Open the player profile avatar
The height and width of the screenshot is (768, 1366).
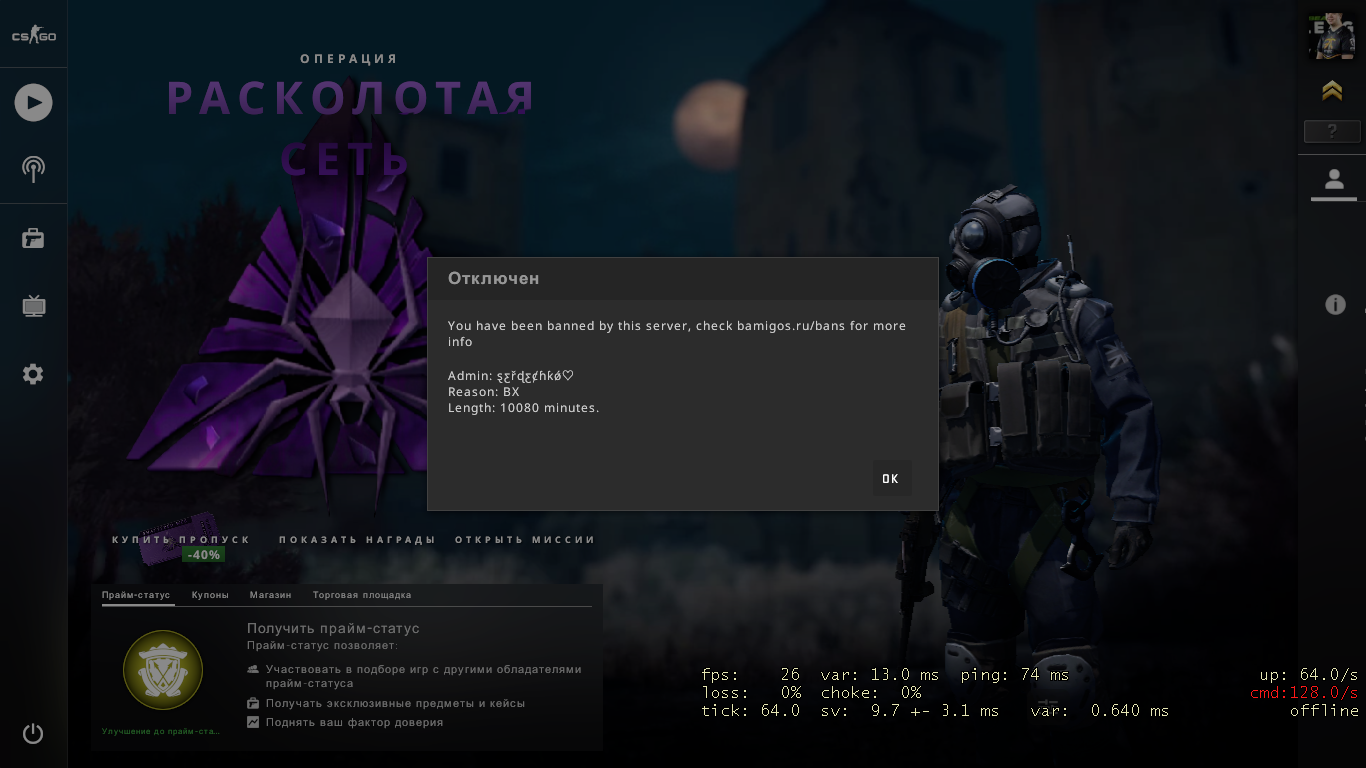pyautogui.click(x=1331, y=37)
